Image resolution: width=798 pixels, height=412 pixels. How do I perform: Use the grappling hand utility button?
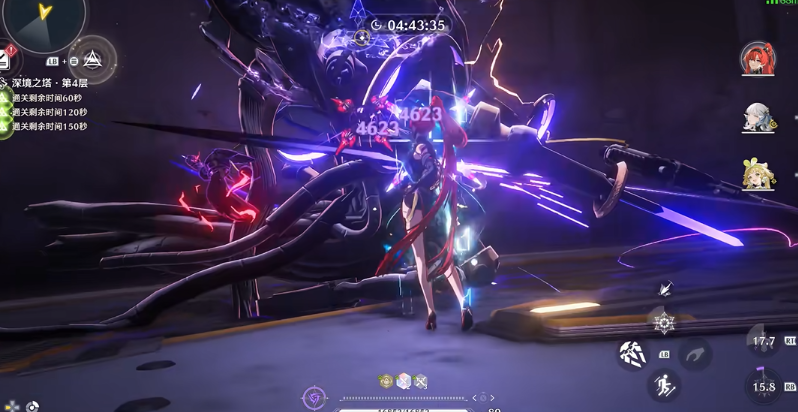click(693, 353)
